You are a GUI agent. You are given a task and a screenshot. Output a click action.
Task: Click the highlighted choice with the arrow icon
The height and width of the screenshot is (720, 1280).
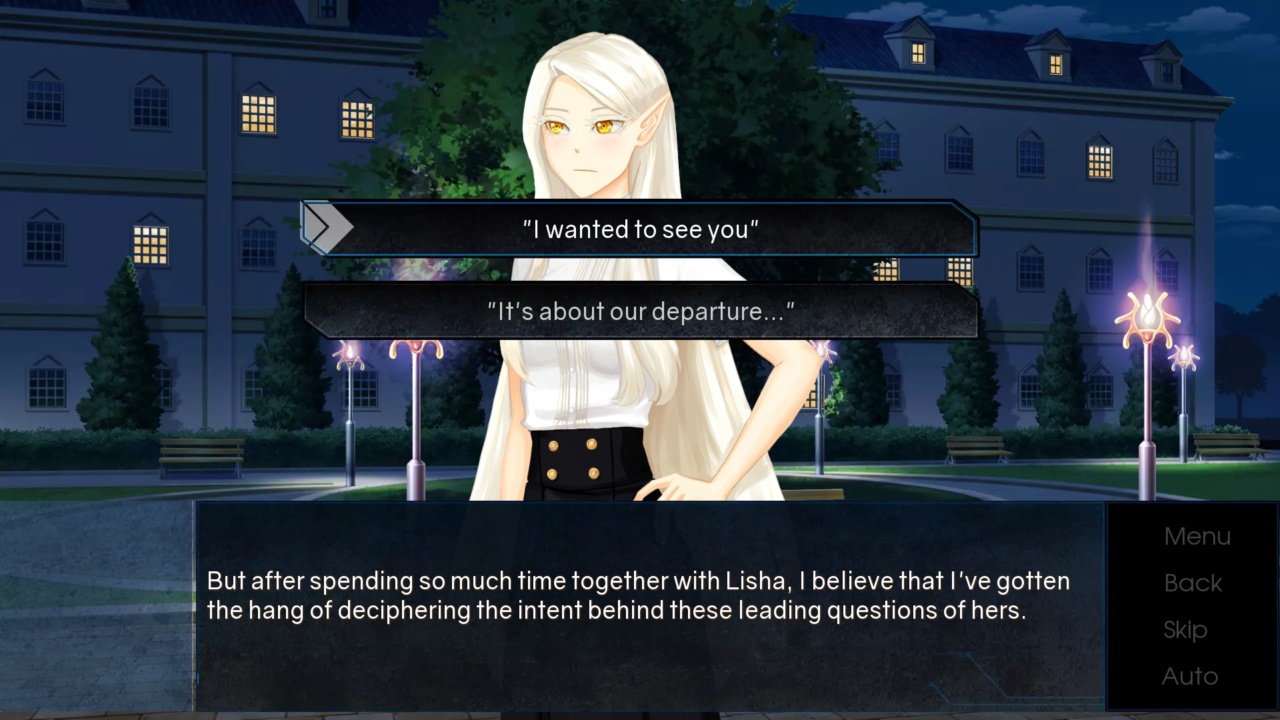[x=640, y=229]
